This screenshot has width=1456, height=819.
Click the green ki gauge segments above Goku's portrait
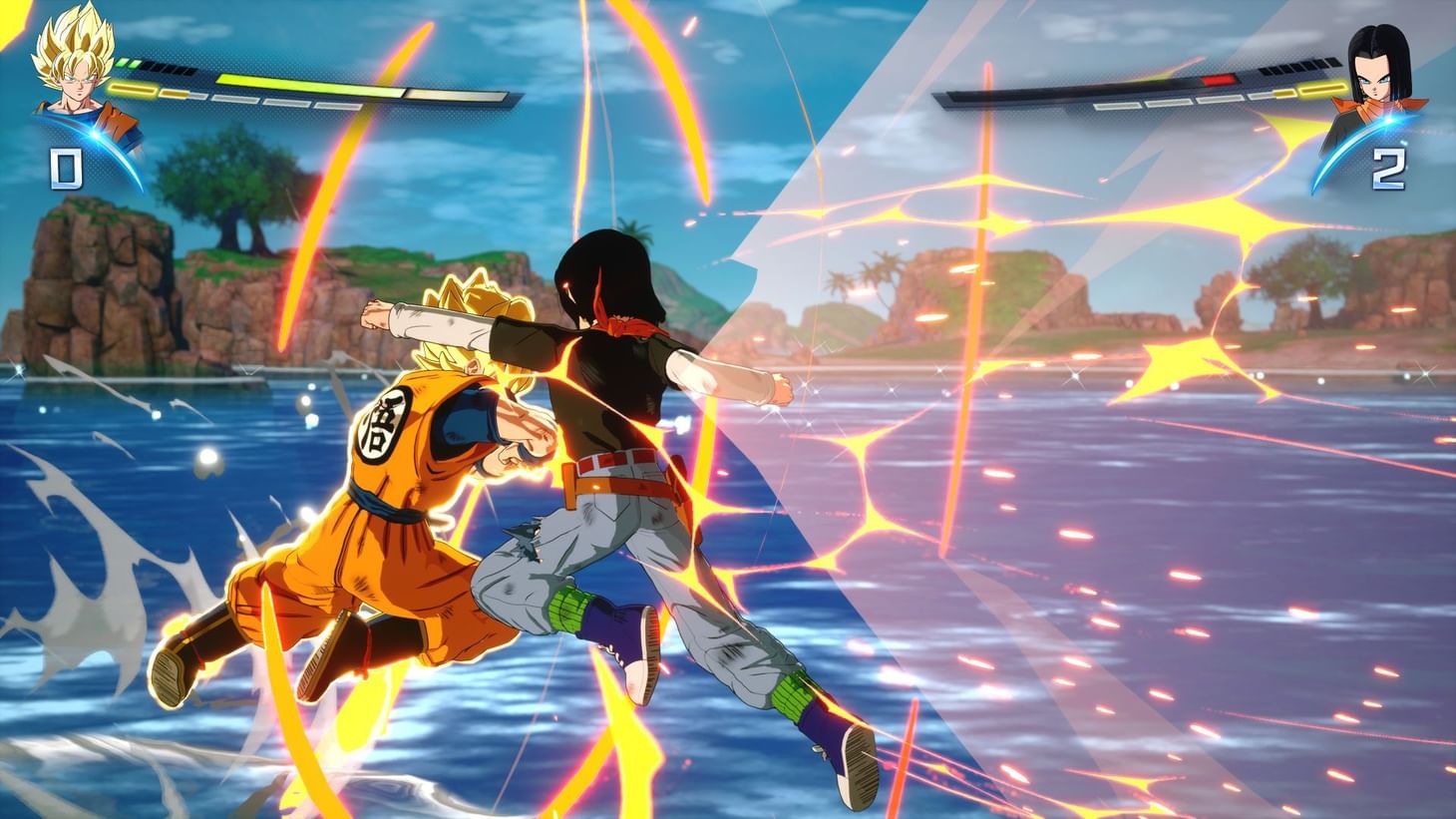click(128, 62)
